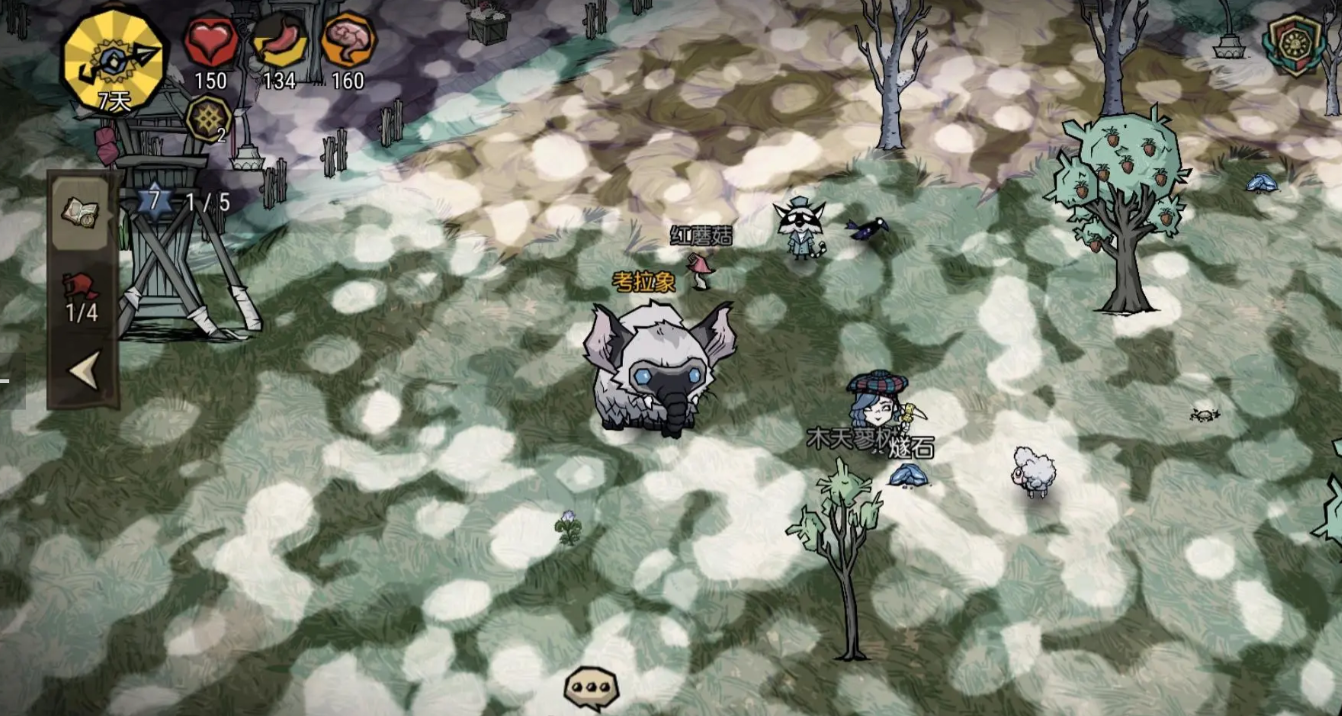1342x716 pixels.
Task: Click the gold web badge icon
Action: [208, 119]
